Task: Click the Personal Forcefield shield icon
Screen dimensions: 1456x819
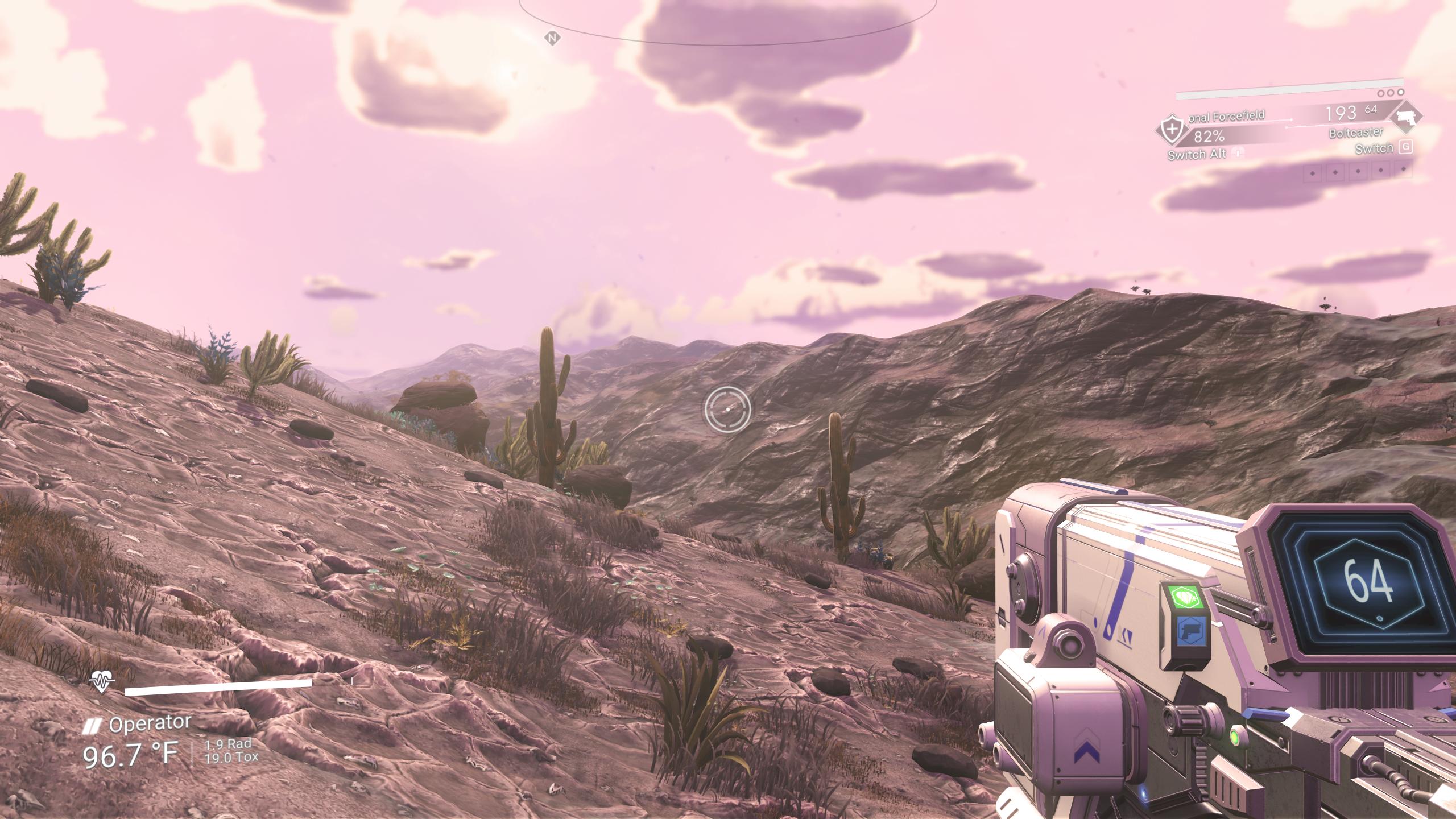Action: click(1172, 130)
